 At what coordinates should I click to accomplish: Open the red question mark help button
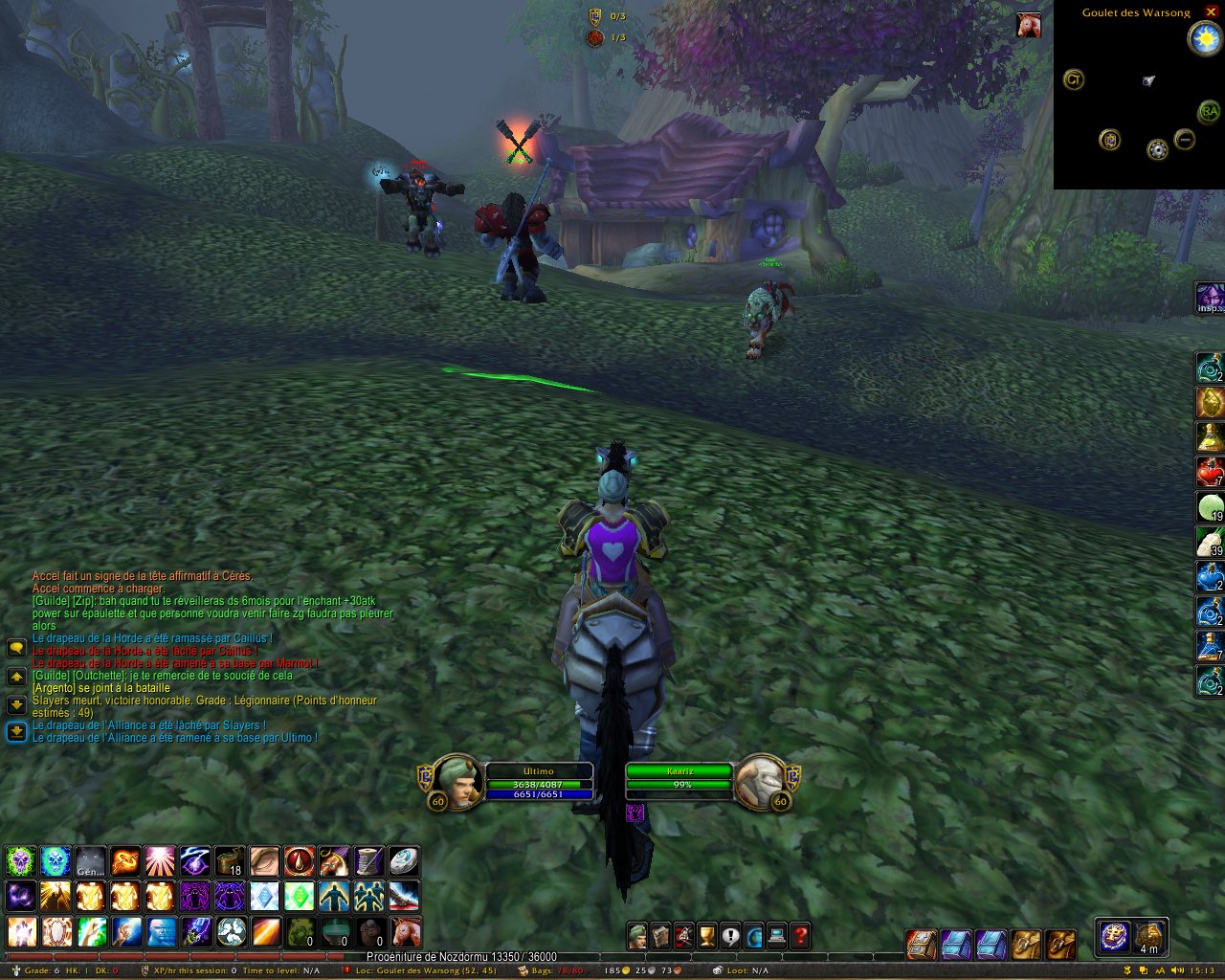coord(800,935)
